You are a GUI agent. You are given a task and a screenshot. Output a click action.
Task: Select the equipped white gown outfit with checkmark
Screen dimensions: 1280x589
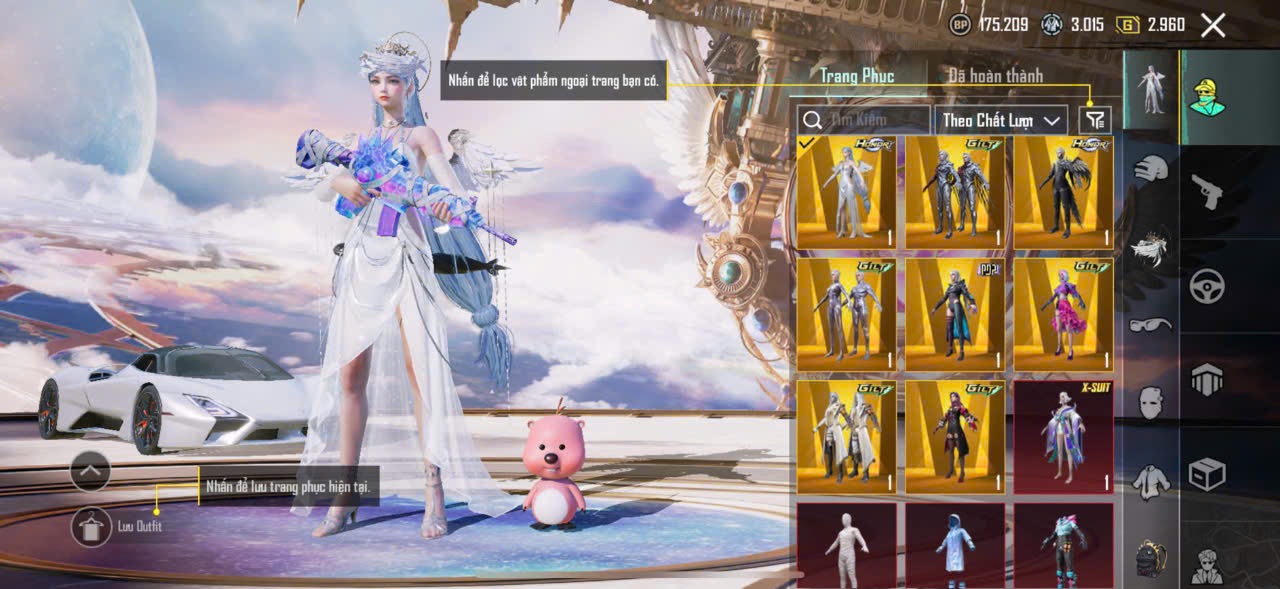pyautogui.click(x=846, y=192)
